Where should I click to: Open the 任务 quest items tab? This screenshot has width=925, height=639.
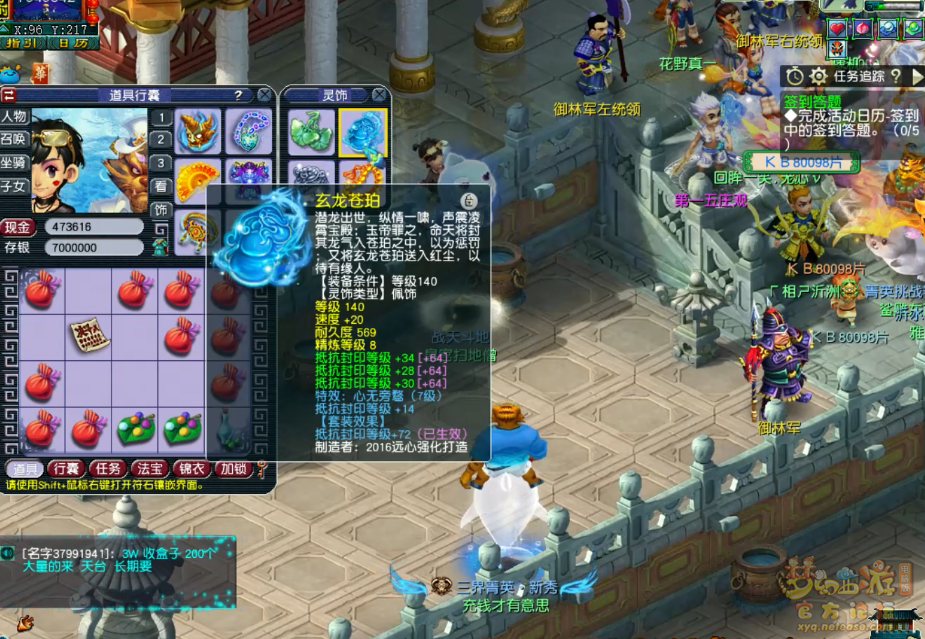point(107,469)
